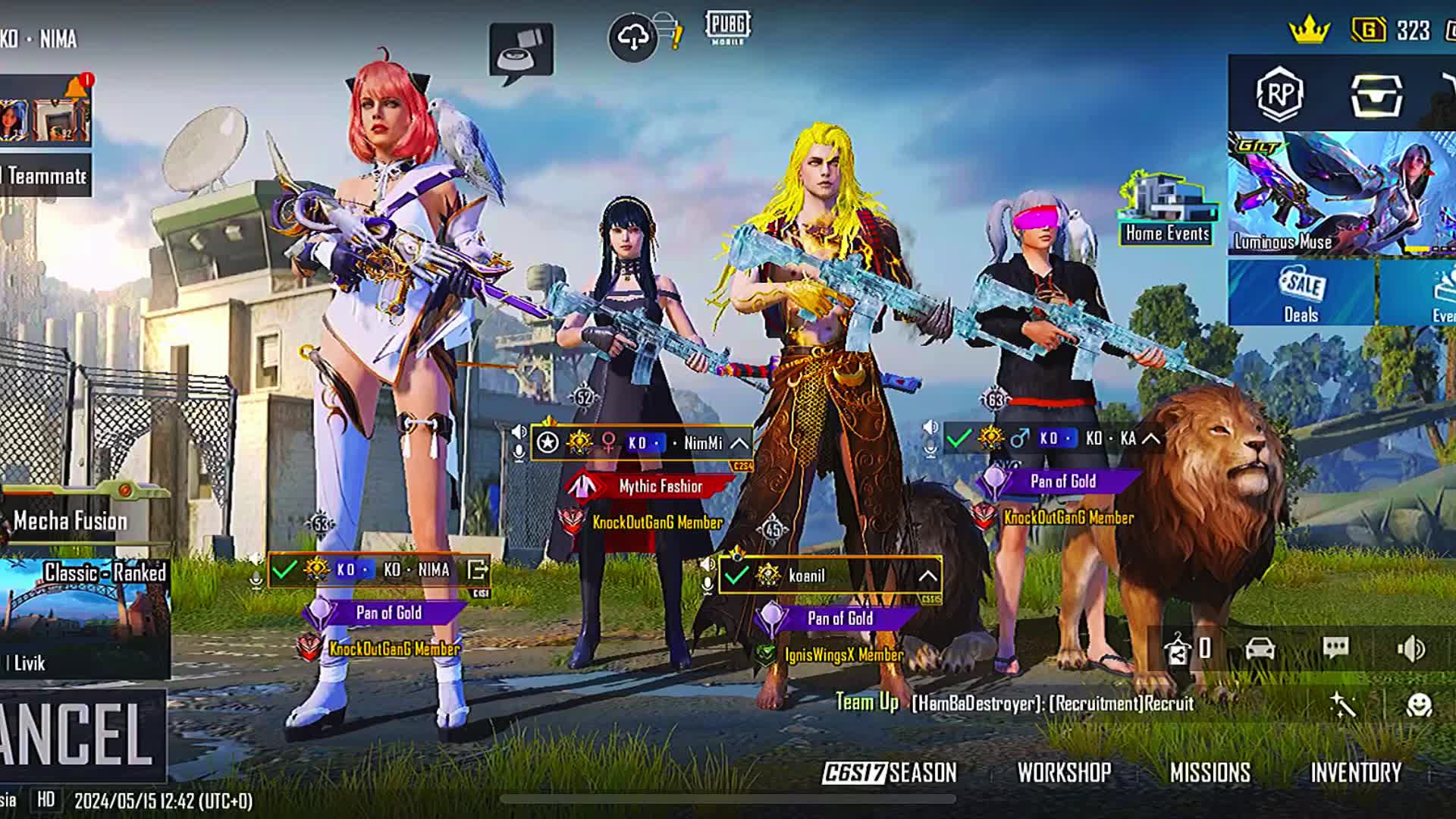The width and height of the screenshot is (1456, 819).
Task: Expand the NimMi player card arrow
Action: click(739, 444)
